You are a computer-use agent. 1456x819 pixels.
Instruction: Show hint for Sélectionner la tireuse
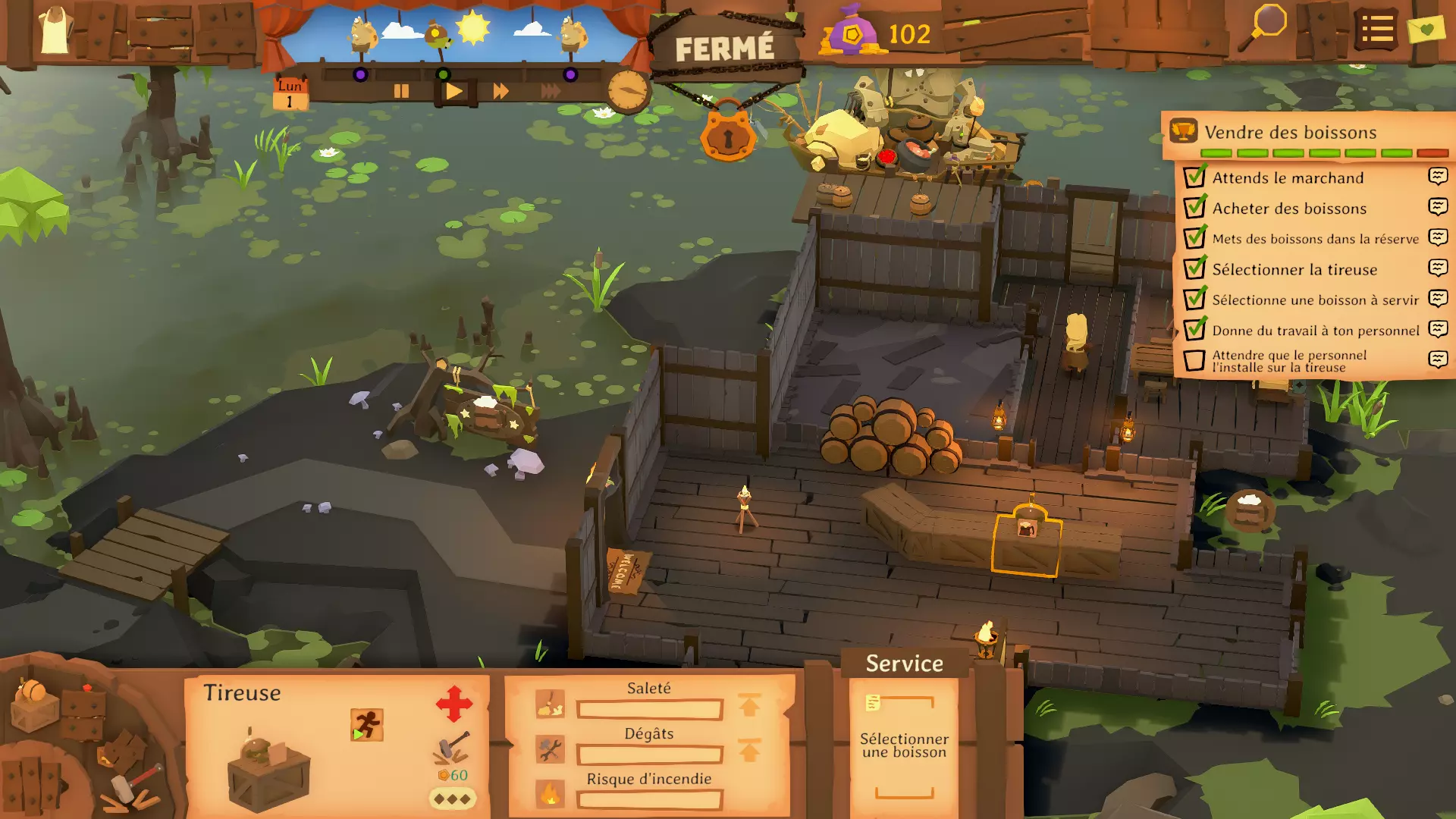click(x=1438, y=268)
